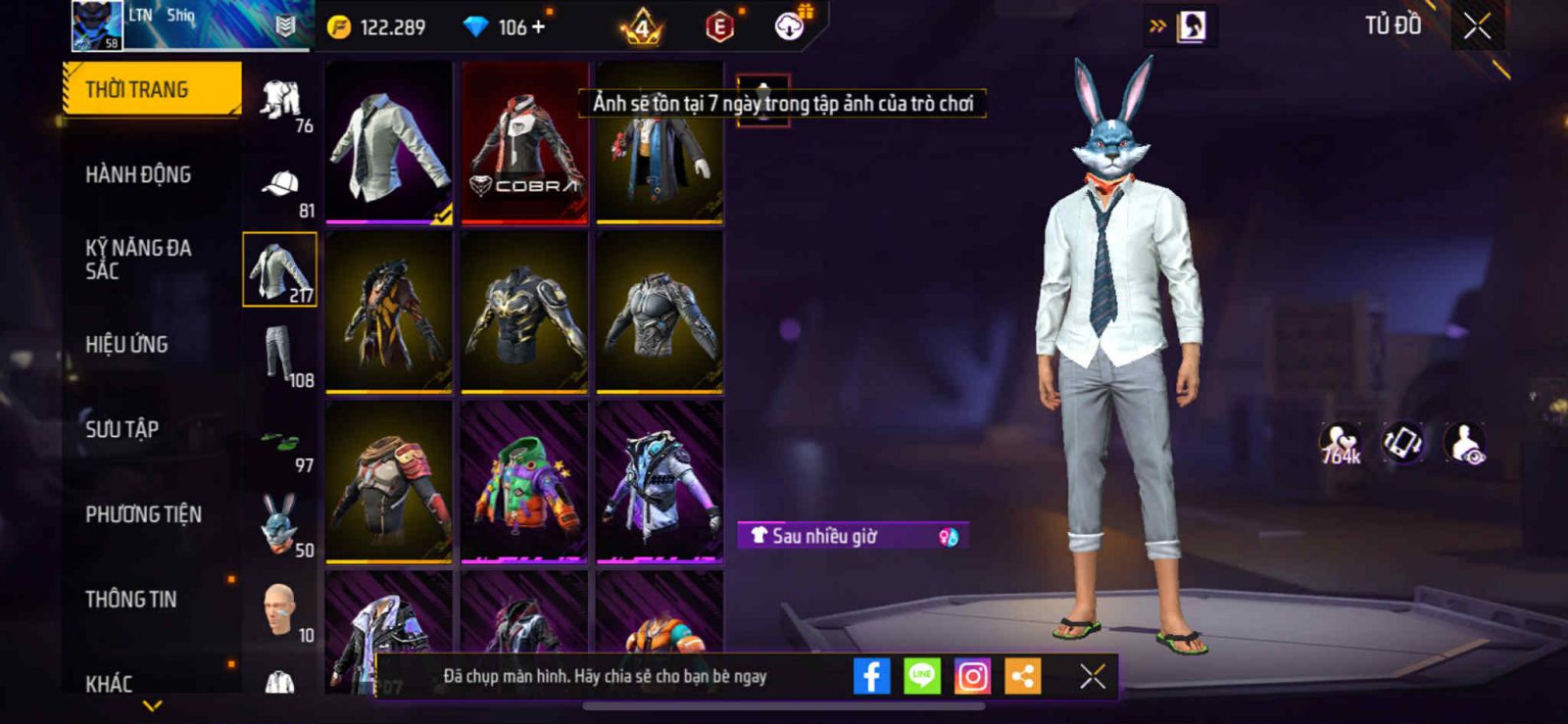Switch to the THỜI TRANG tab

click(151, 89)
